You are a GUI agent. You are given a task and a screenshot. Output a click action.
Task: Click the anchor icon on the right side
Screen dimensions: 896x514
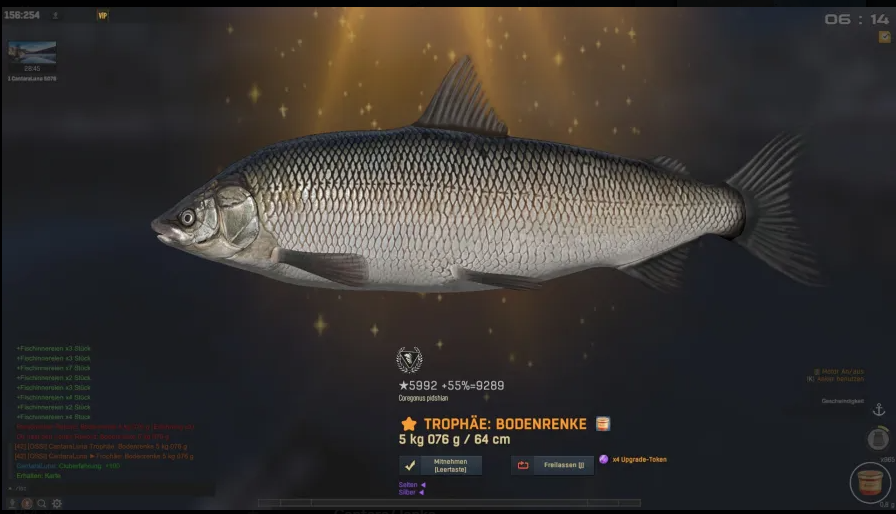[879, 410]
